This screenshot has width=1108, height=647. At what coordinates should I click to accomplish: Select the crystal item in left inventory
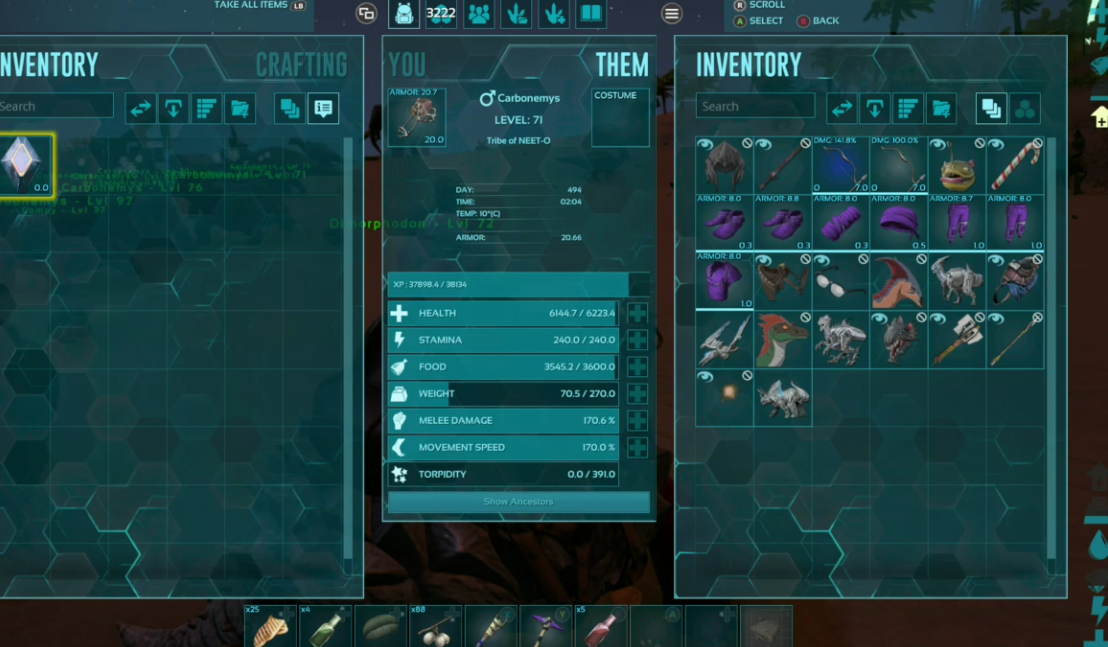[x=25, y=164]
